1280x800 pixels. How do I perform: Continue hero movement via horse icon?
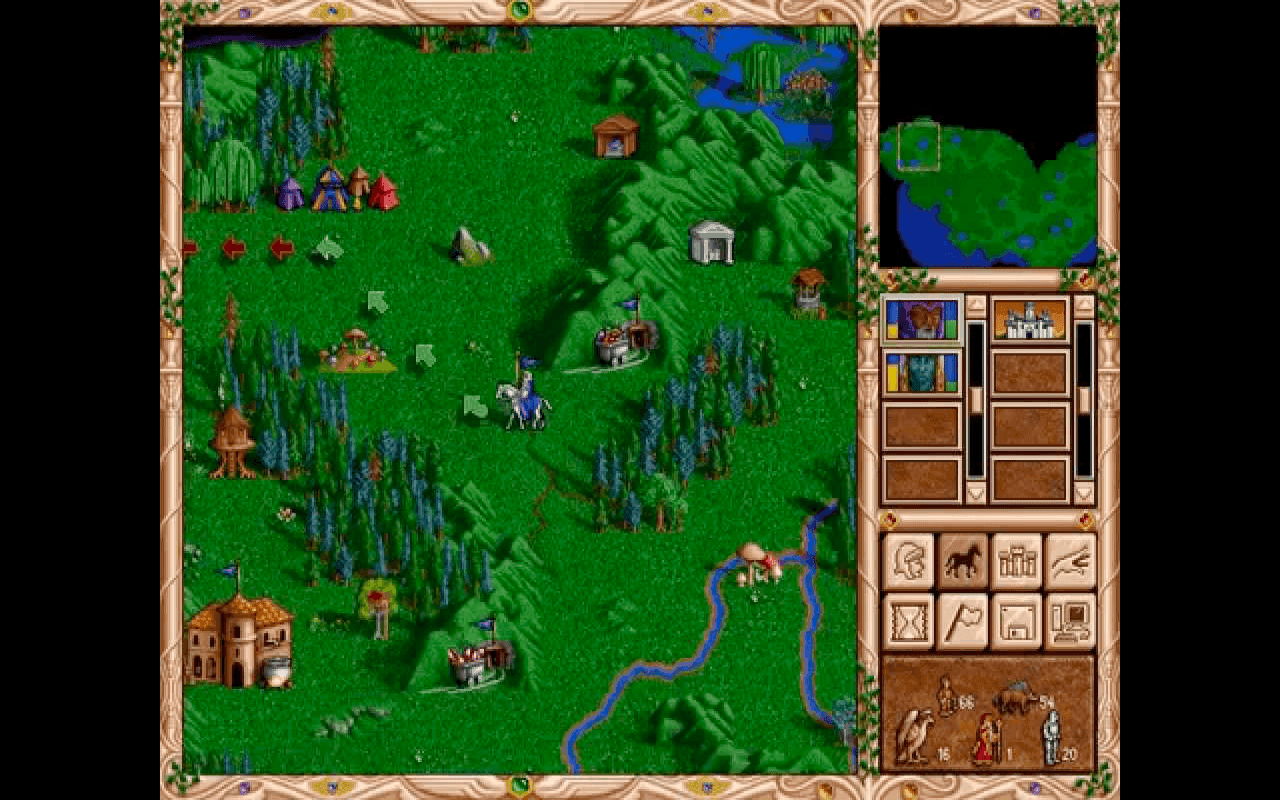click(966, 560)
